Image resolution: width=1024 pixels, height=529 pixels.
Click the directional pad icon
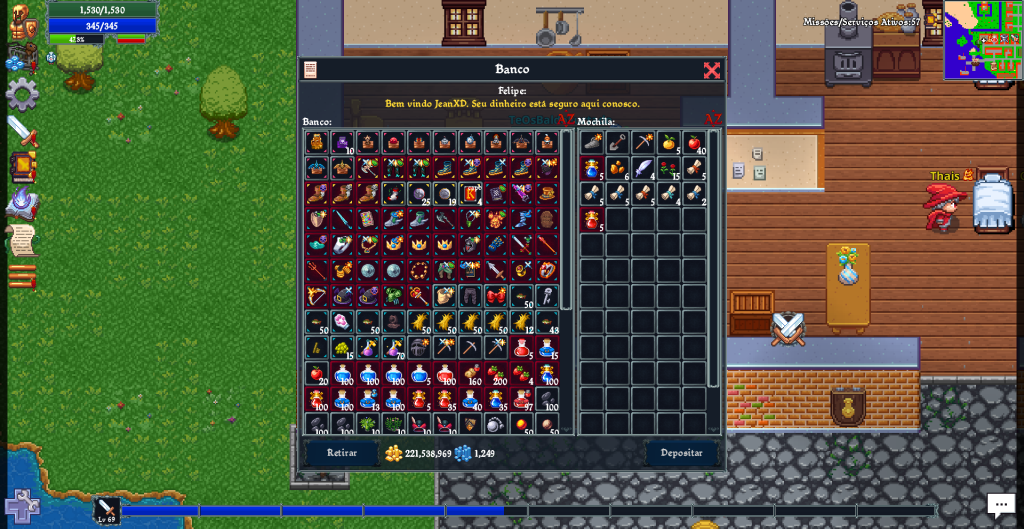[22, 506]
